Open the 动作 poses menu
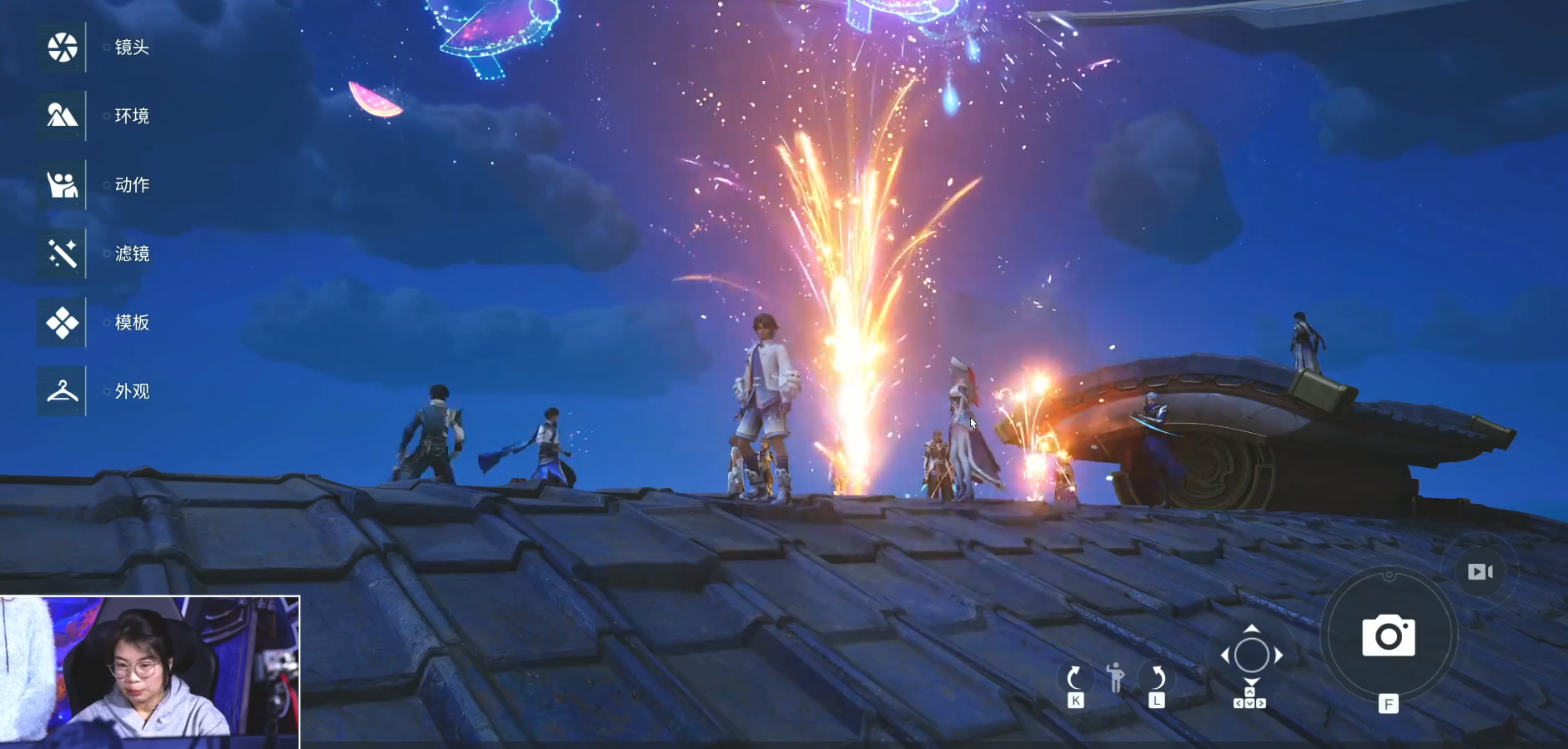The width and height of the screenshot is (1568, 749). [63, 184]
